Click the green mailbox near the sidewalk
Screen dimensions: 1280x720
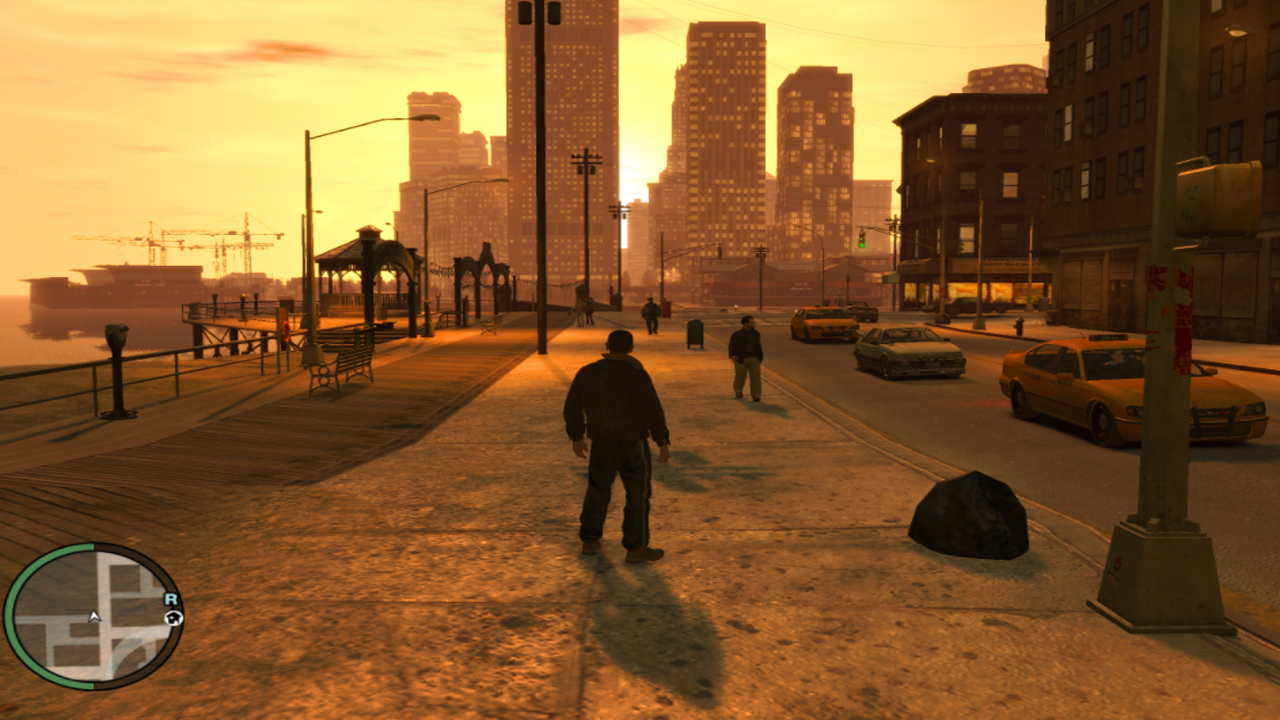coord(695,334)
